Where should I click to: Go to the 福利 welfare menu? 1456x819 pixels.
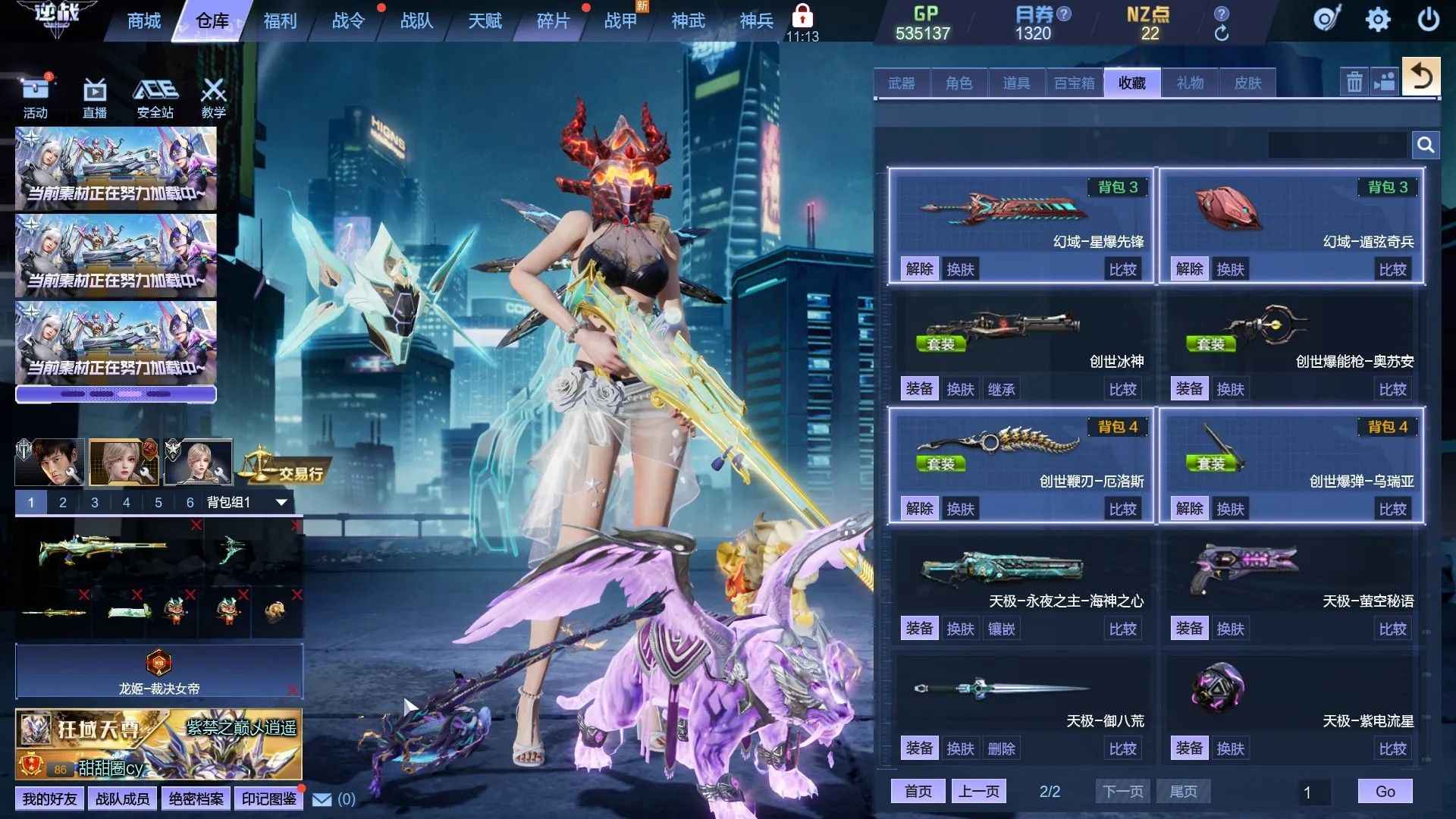280,21
